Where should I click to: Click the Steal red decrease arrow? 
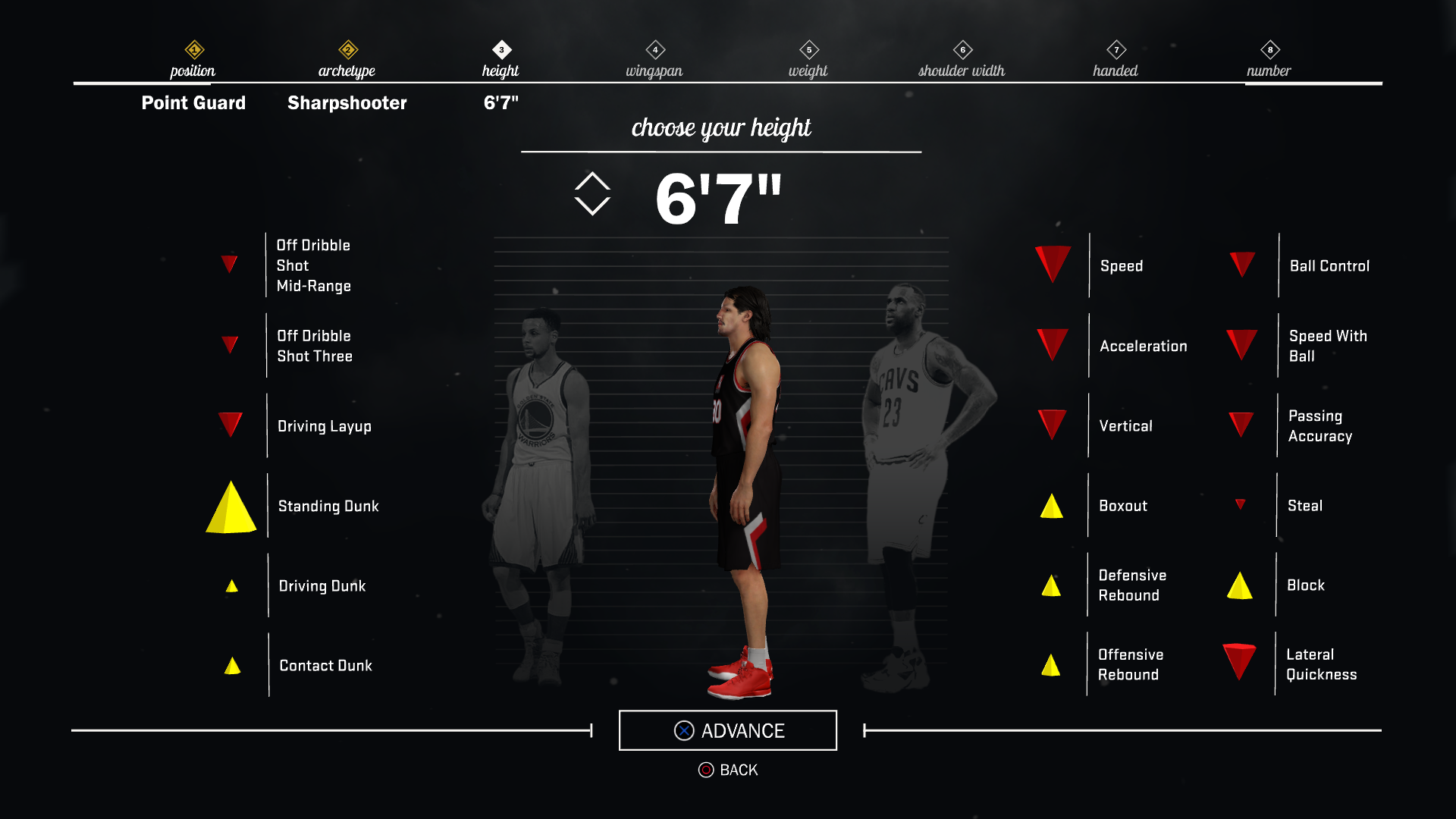coord(1241,504)
